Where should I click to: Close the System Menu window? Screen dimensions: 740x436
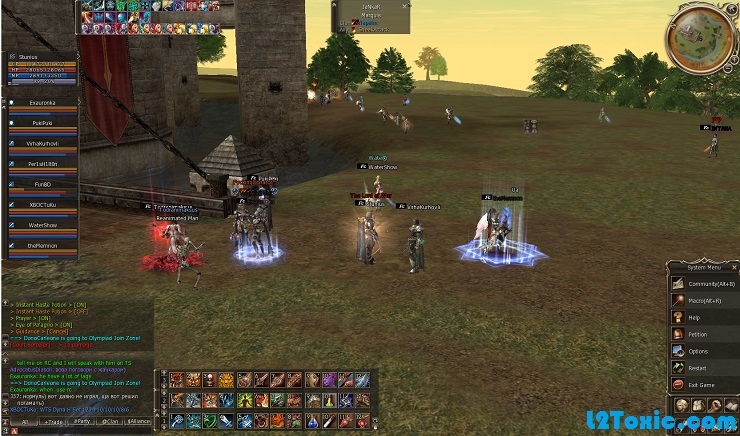(x=733, y=268)
